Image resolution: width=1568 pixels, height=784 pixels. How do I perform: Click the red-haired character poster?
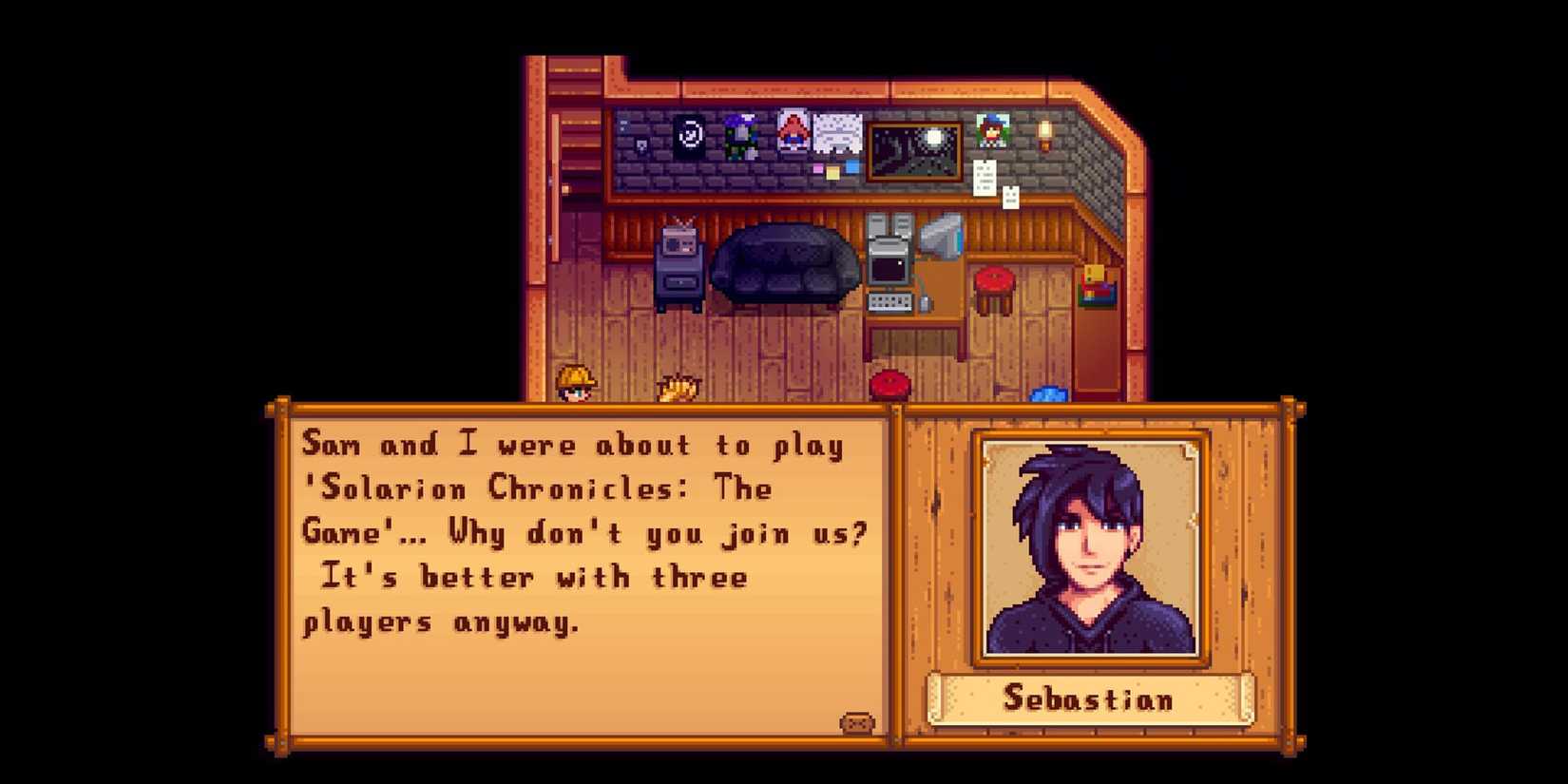tap(792, 131)
